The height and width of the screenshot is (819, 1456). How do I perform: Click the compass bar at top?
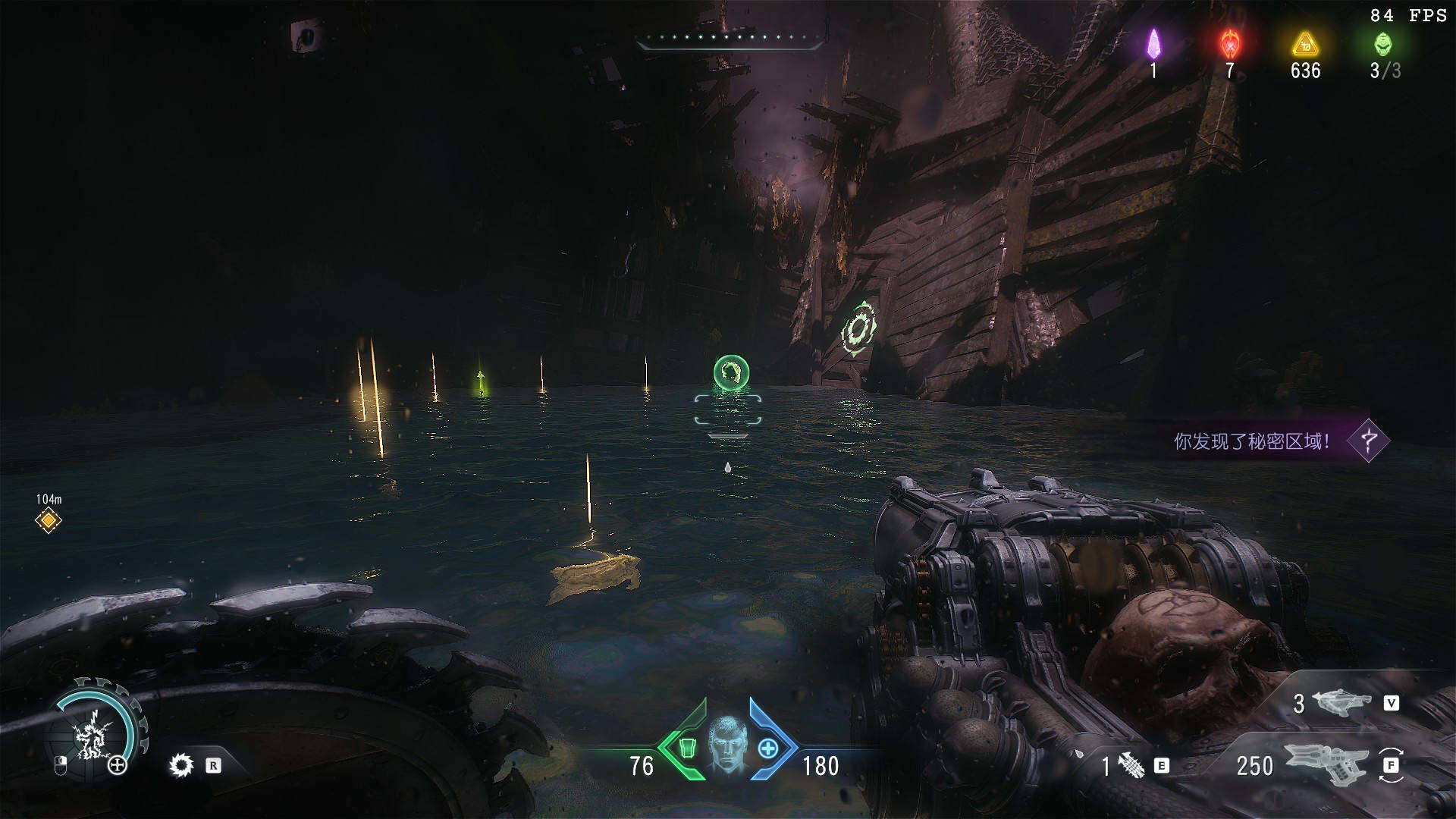[730, 39]
